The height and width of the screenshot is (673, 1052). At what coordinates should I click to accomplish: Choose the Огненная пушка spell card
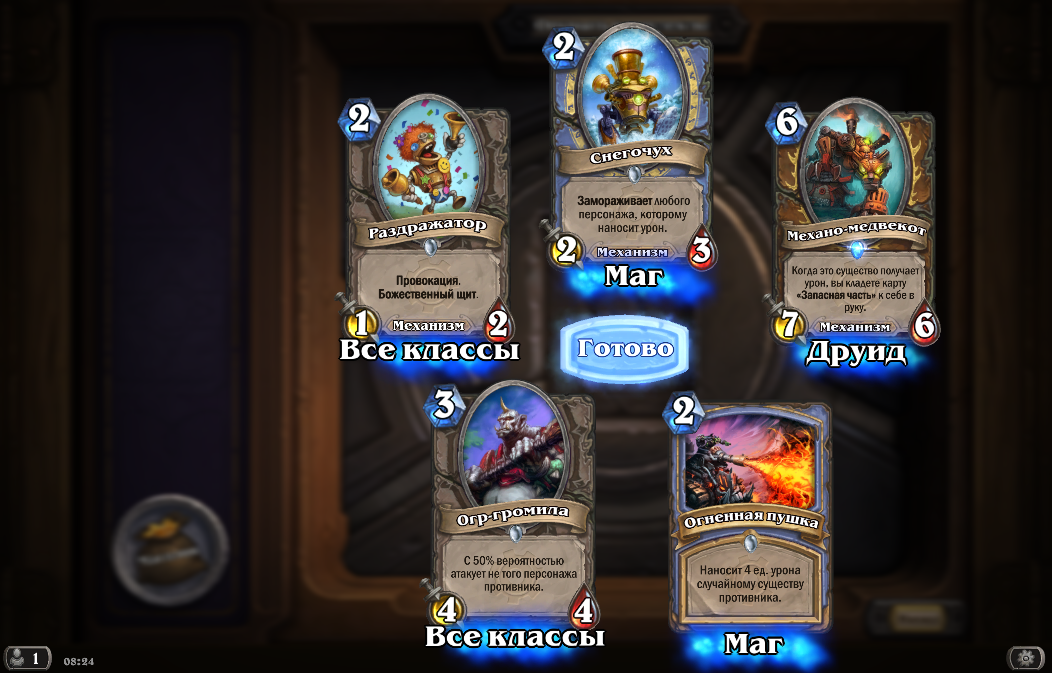tap(752, 516)
